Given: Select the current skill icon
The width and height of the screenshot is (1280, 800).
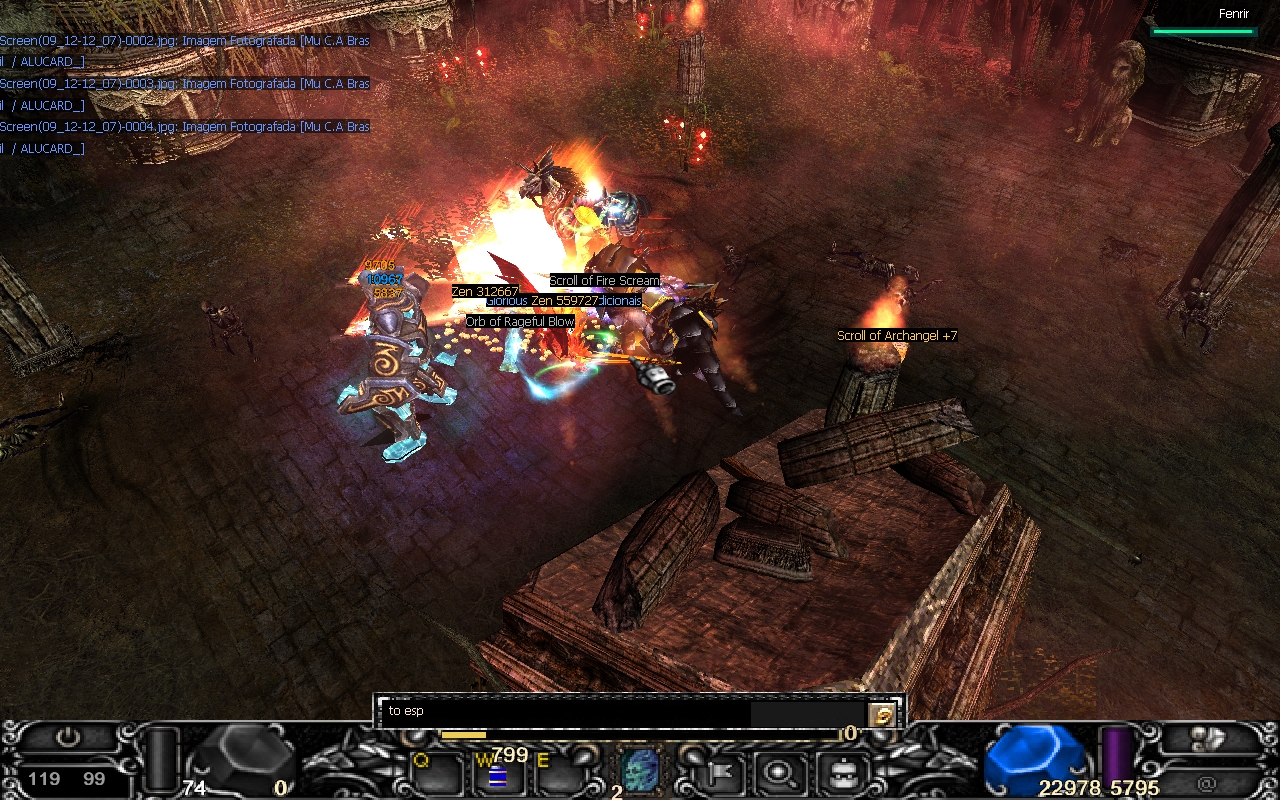Looking at the screenshot, I should point(641,771).
